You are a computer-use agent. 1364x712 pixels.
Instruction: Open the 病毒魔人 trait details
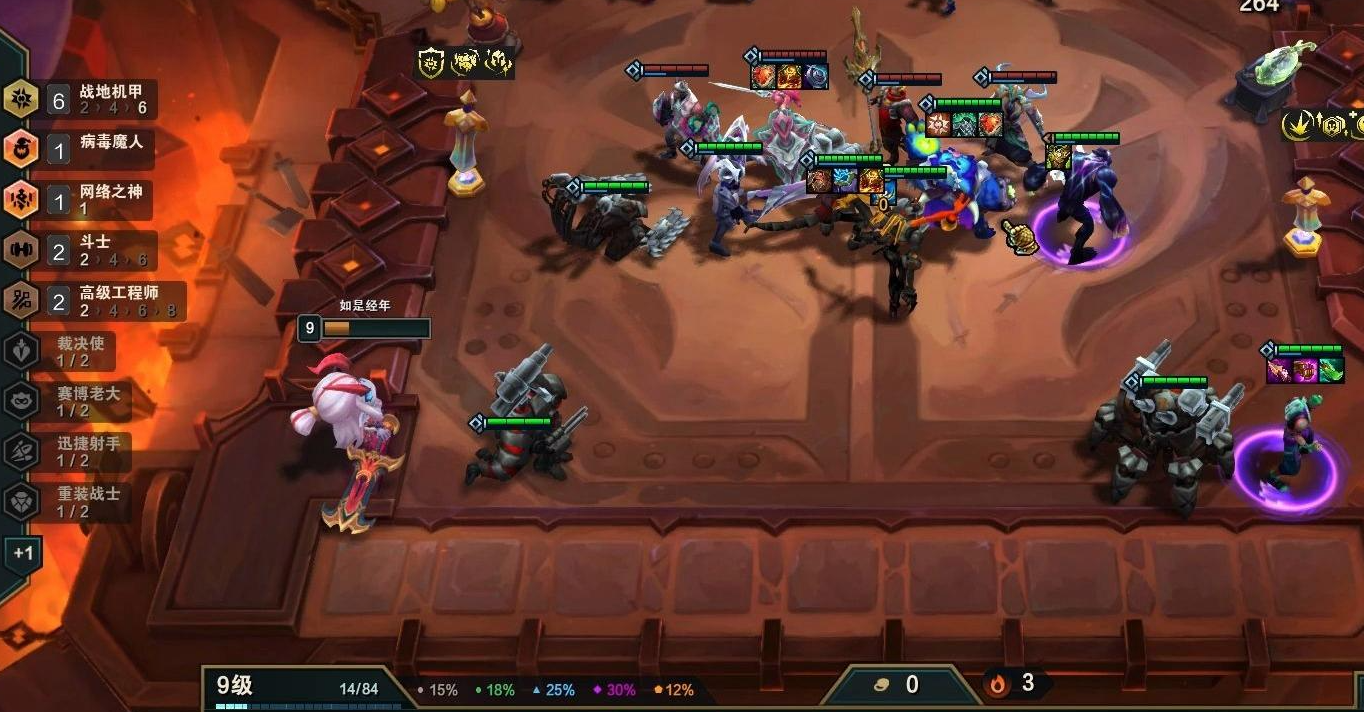point(80,149)
